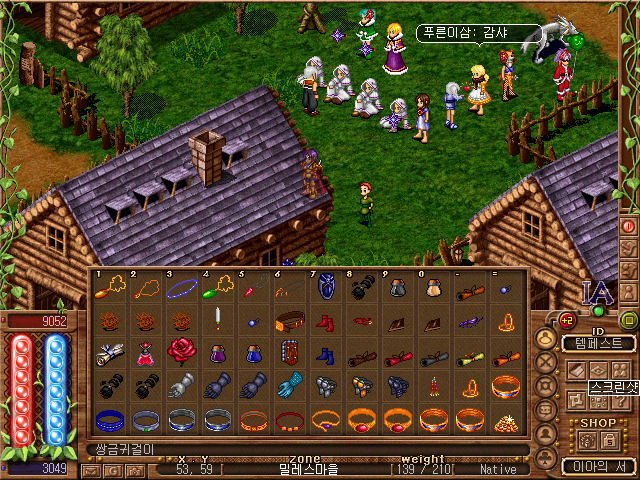Viewport: 640px width, 480px height.
Task: Open the envelope mail button at bottom-left
Action: click(x=90, y=470)
